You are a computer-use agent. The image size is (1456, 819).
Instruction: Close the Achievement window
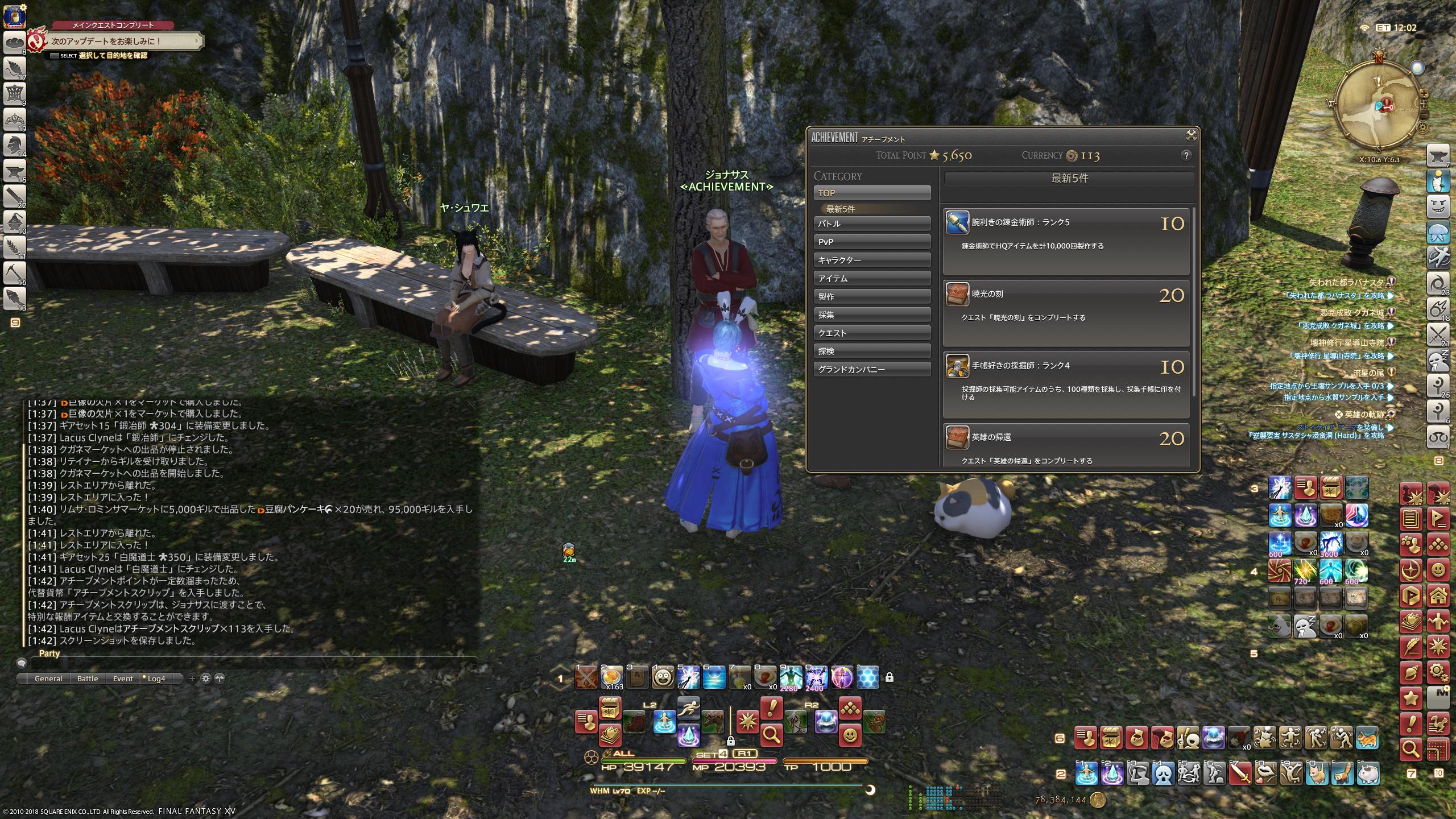pyautogui.click(x=1191, y=135)
